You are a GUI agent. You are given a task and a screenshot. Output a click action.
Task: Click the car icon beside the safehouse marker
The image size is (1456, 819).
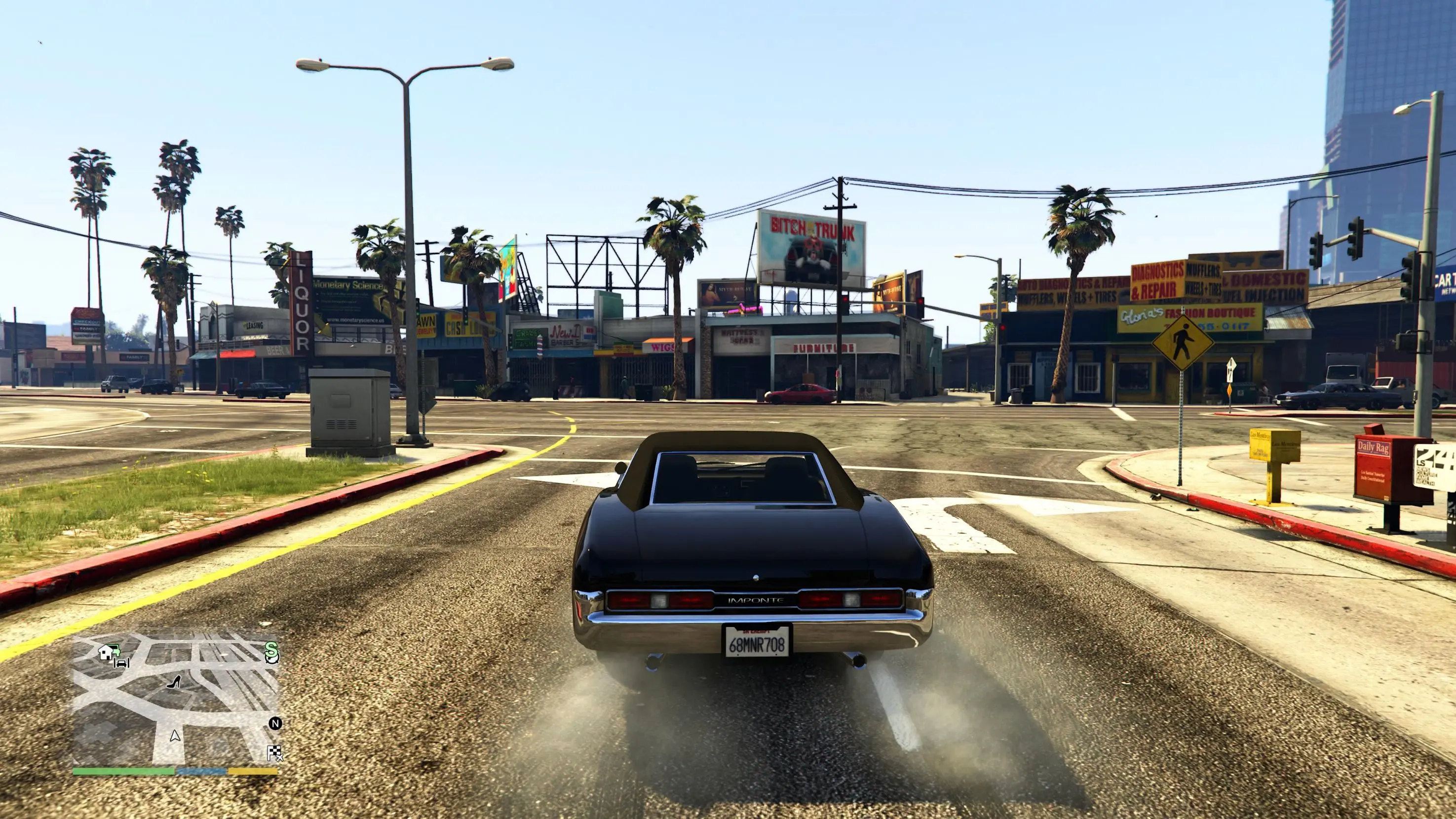click(121, 663)
